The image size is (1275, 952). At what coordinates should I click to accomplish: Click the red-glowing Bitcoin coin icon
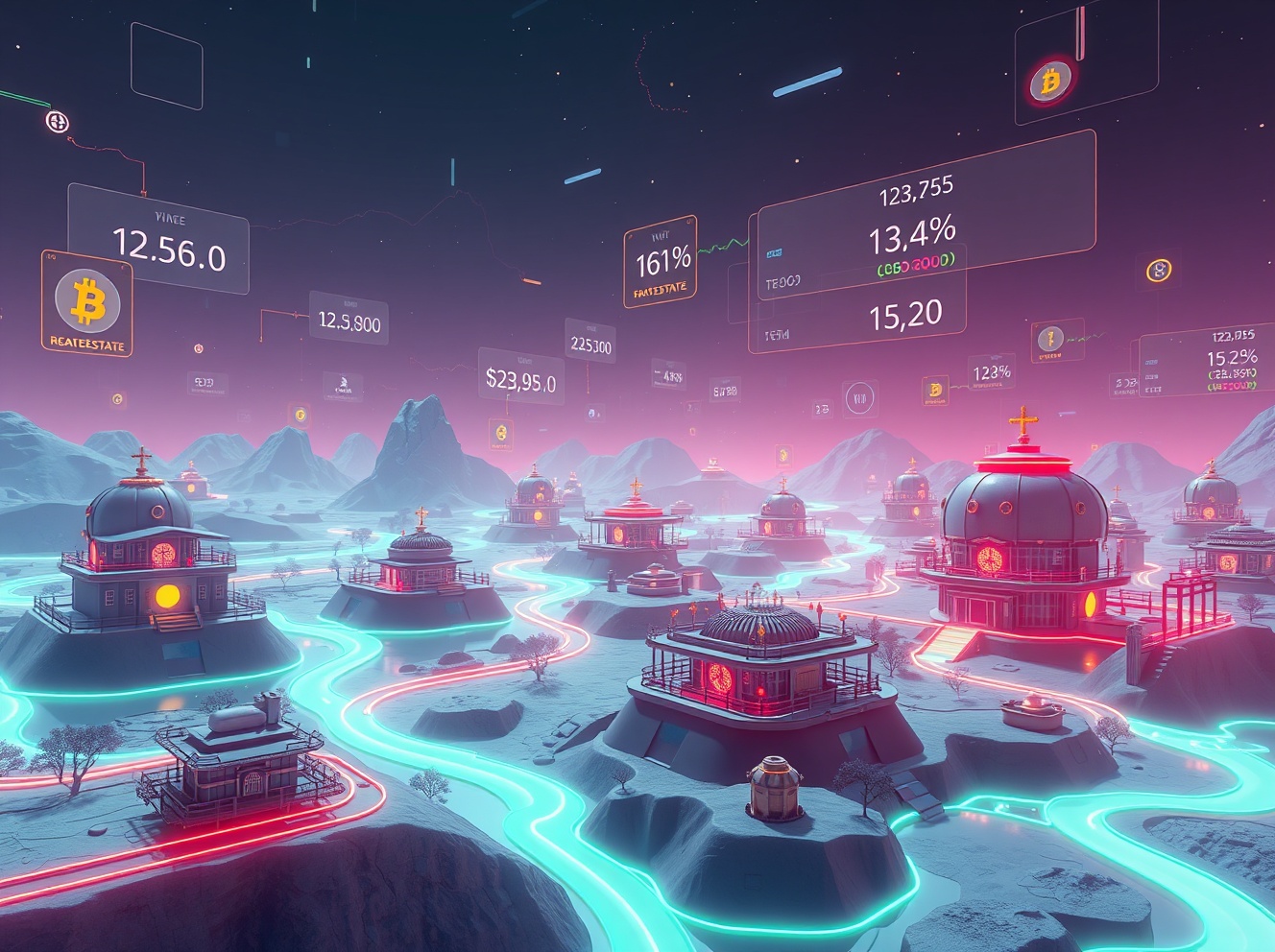pyautogui.click(x=1050, y=82)
